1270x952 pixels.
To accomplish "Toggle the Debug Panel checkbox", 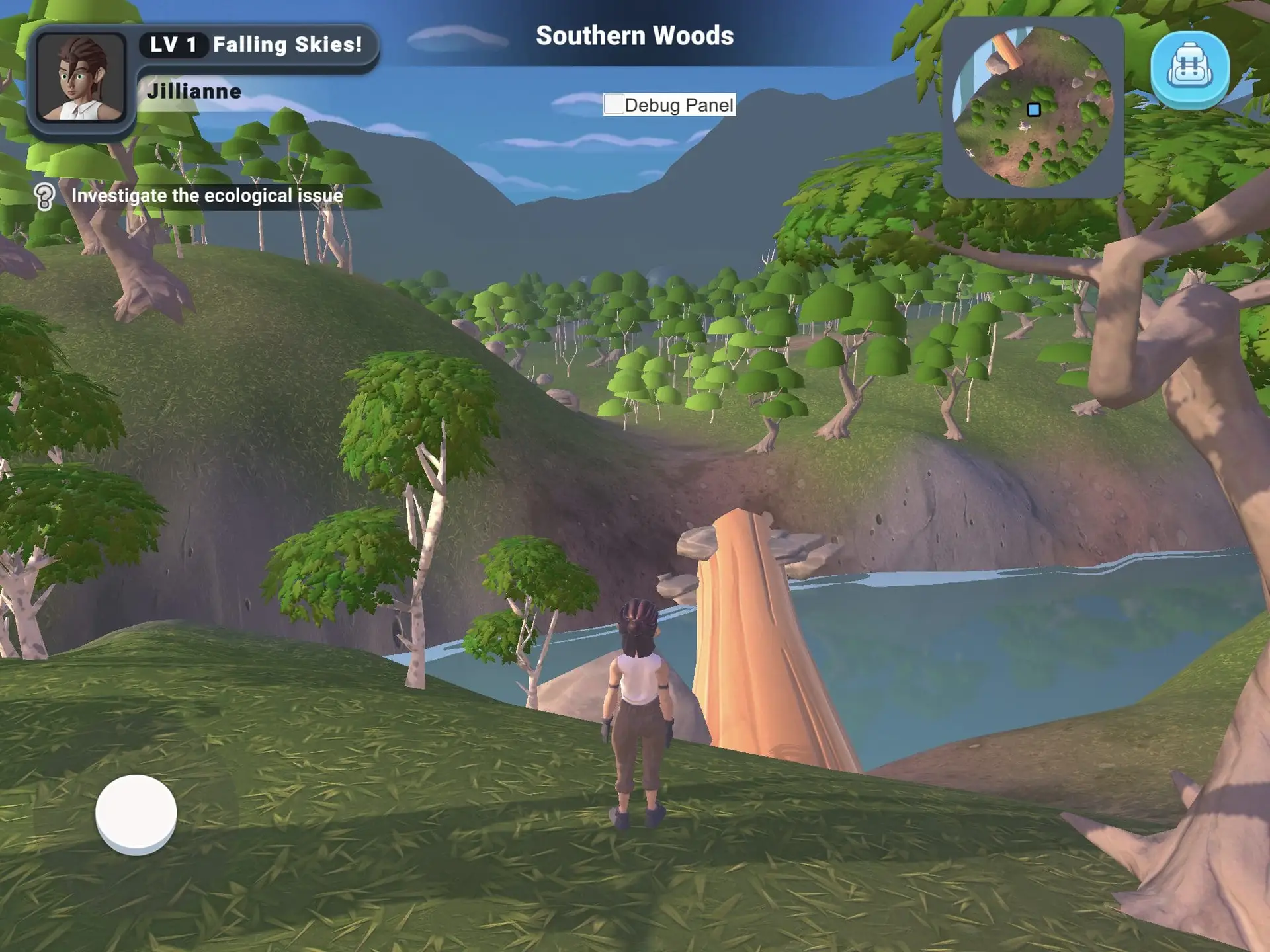I will pyautogui.click(x=614, y=104).
